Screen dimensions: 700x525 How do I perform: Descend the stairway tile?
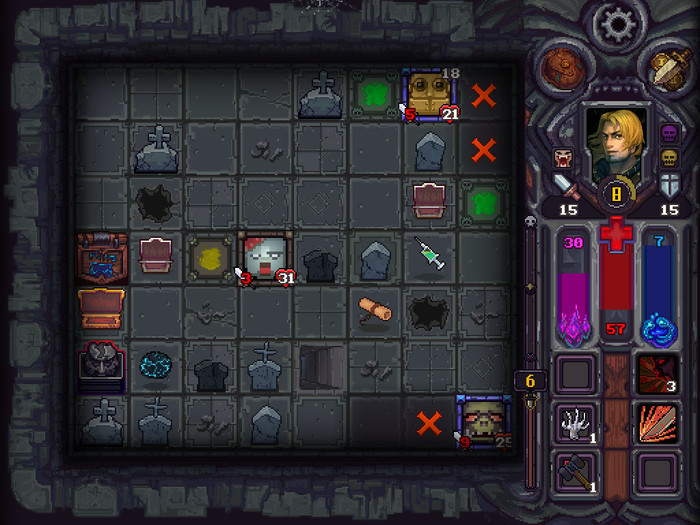click(x=320, y=367)
